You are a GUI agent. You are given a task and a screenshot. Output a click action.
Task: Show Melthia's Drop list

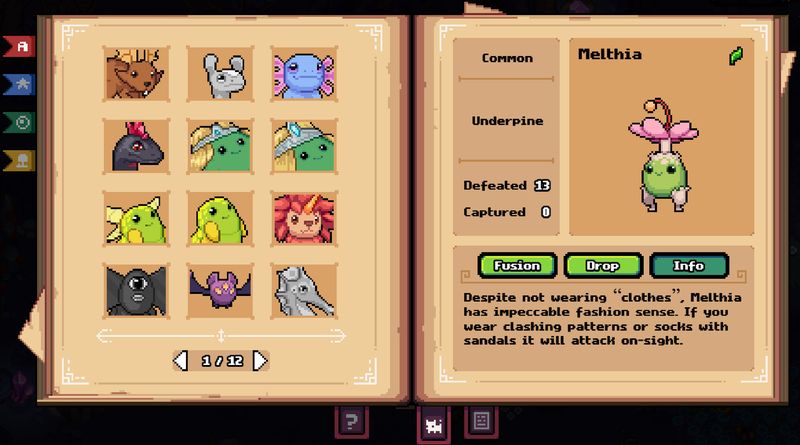(602, 266)
